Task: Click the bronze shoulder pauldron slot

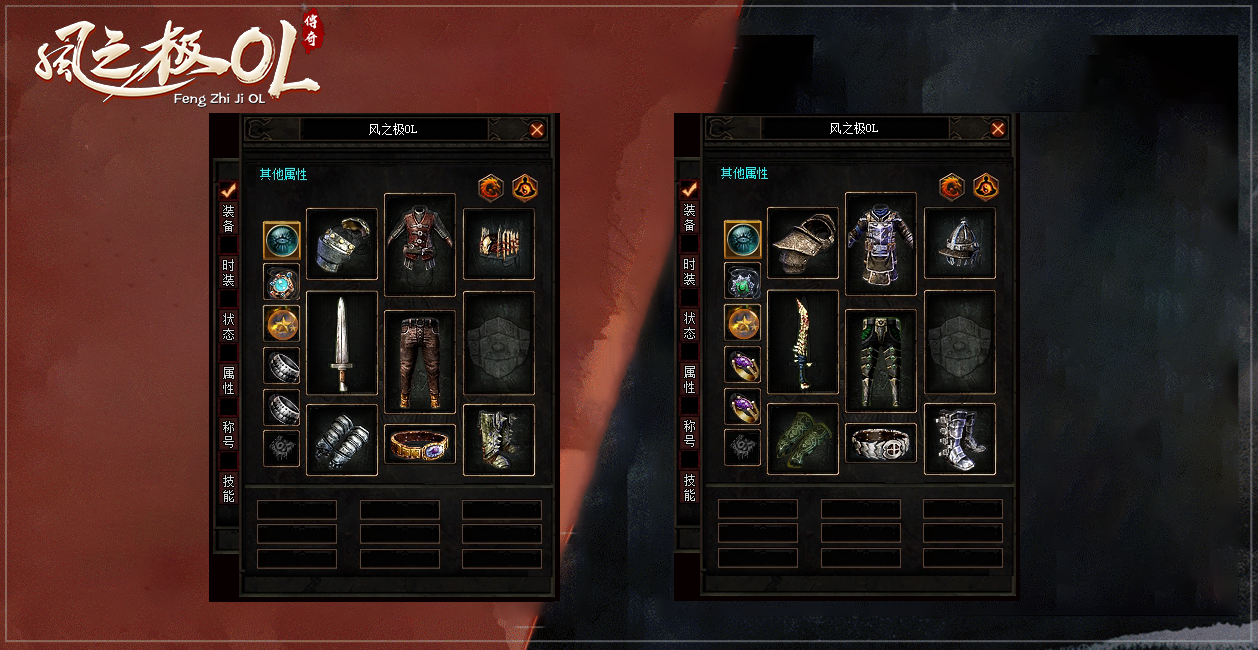Action: (803, 244)
